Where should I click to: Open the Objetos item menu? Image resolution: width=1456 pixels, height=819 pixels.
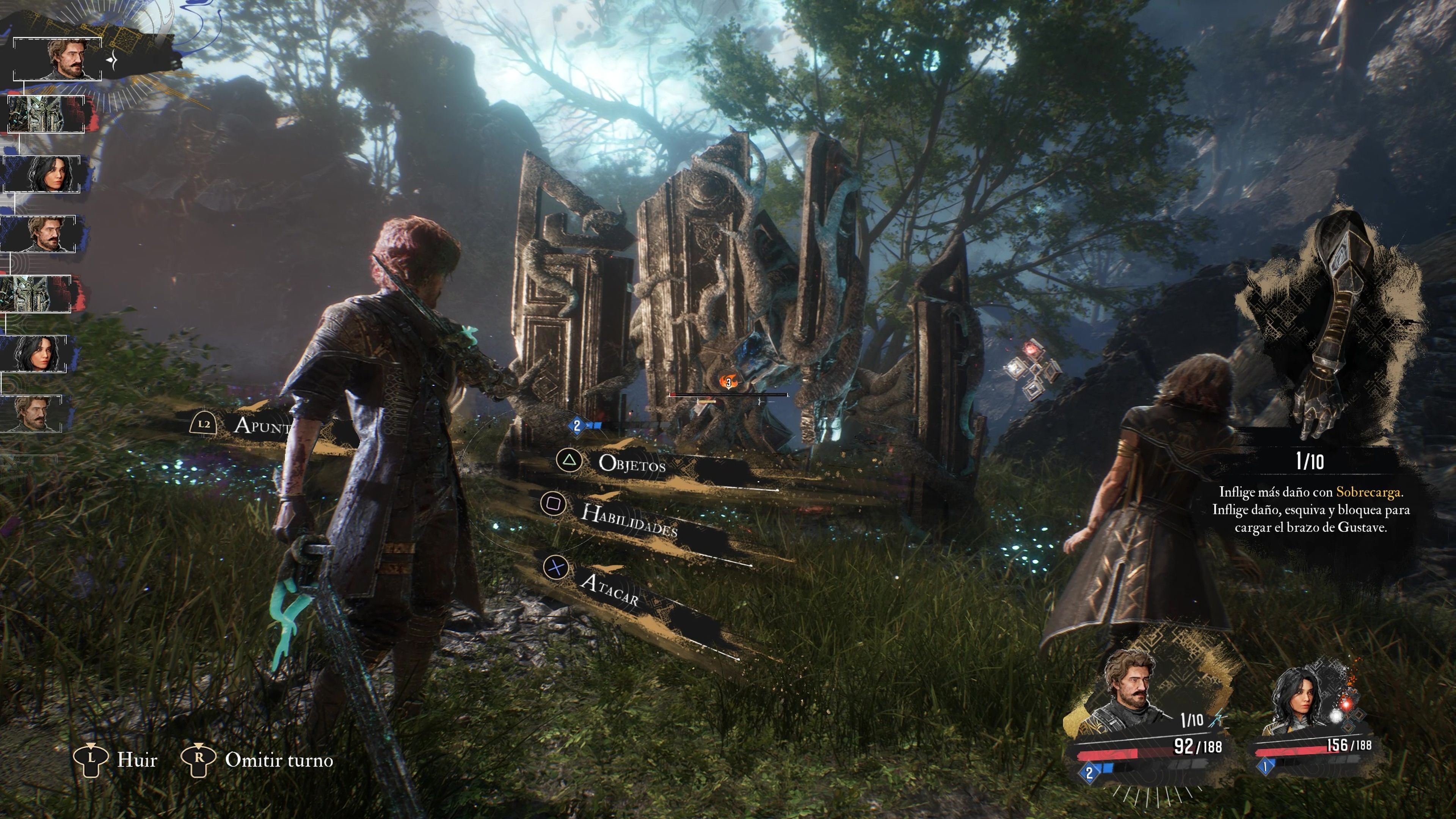(631, 463)
